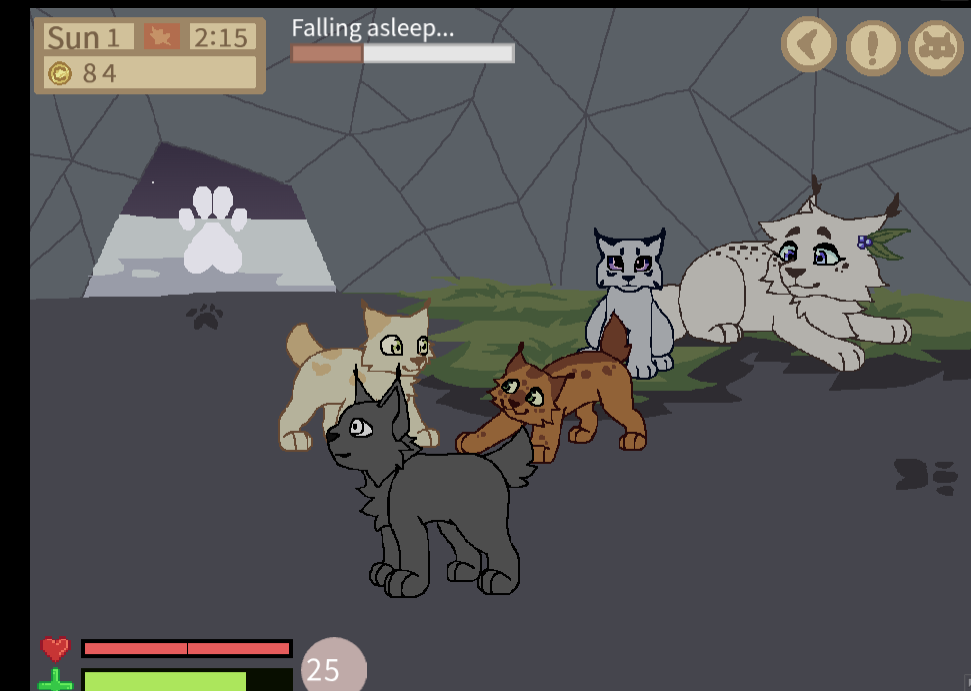Open the exclamation mark alerts button

(x=873, y=46)
